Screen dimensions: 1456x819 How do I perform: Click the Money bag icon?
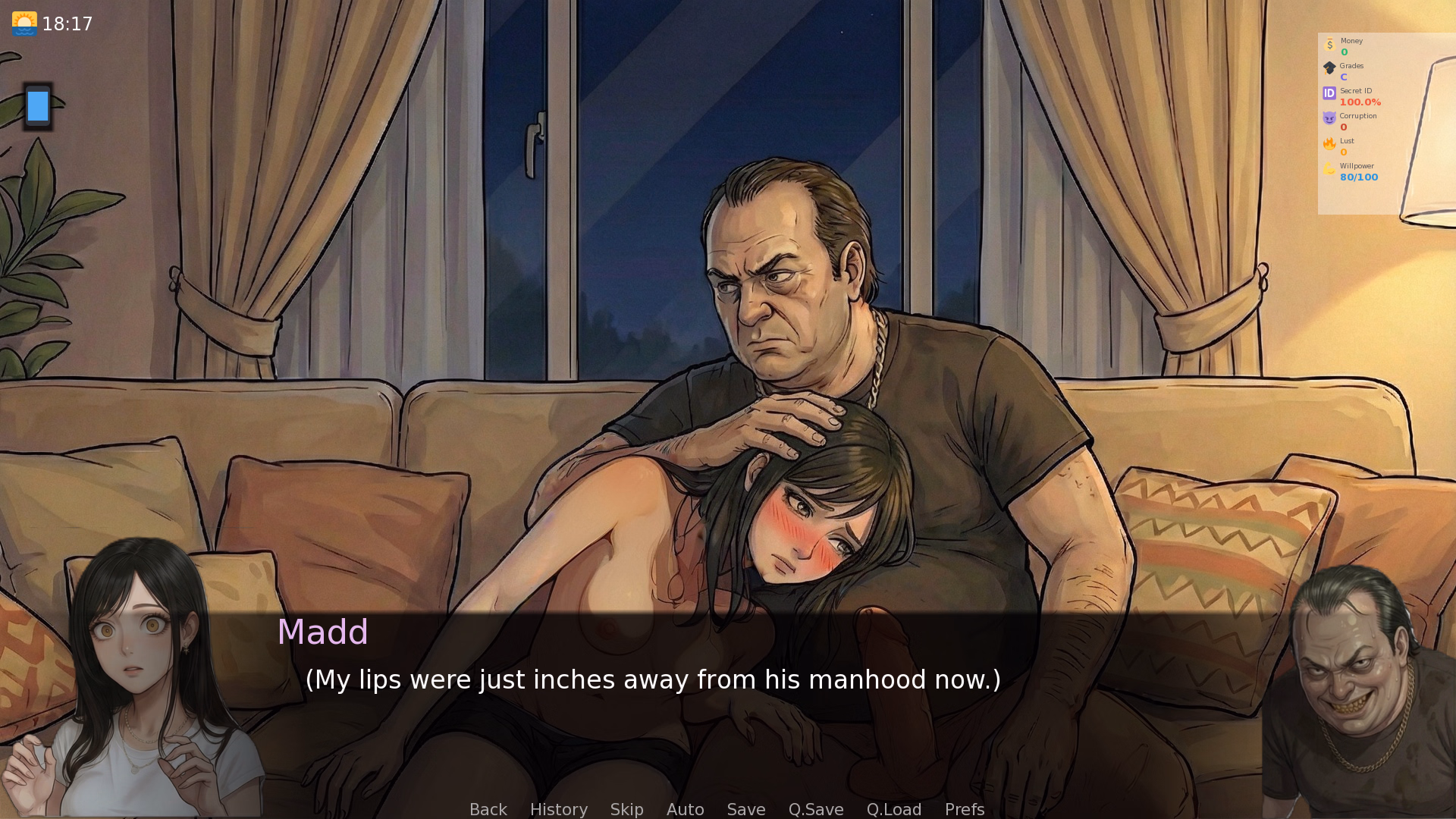tap(1329, 45)
